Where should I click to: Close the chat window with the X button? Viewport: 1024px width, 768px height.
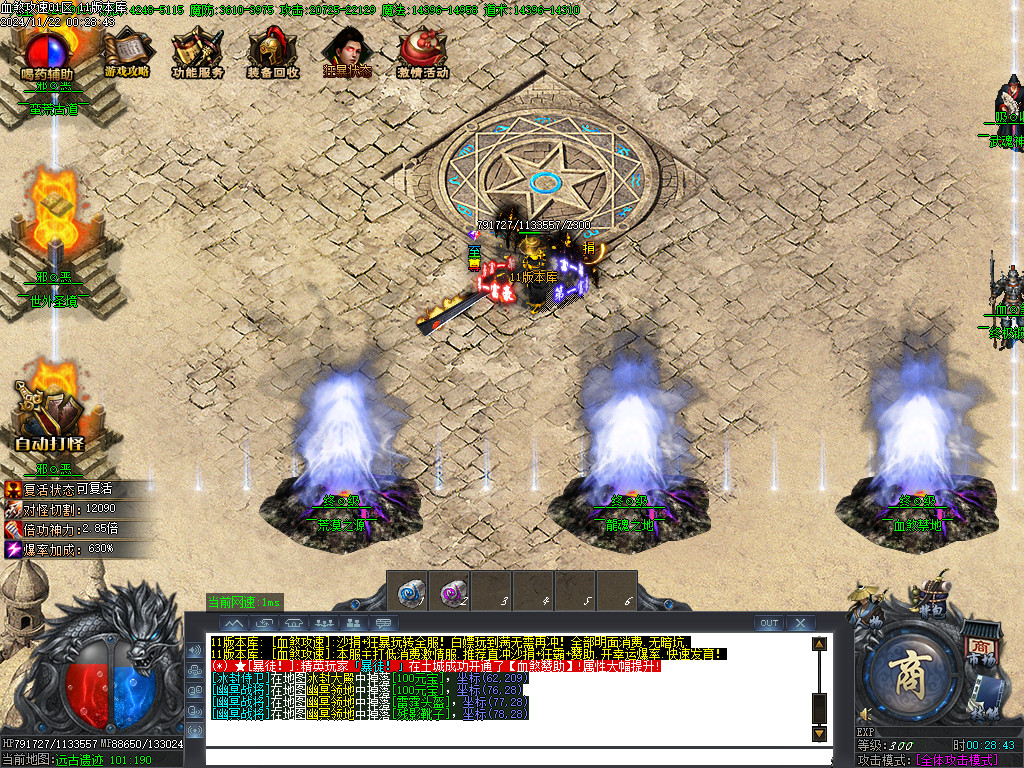pyautogui.click(x=799, y=623)
